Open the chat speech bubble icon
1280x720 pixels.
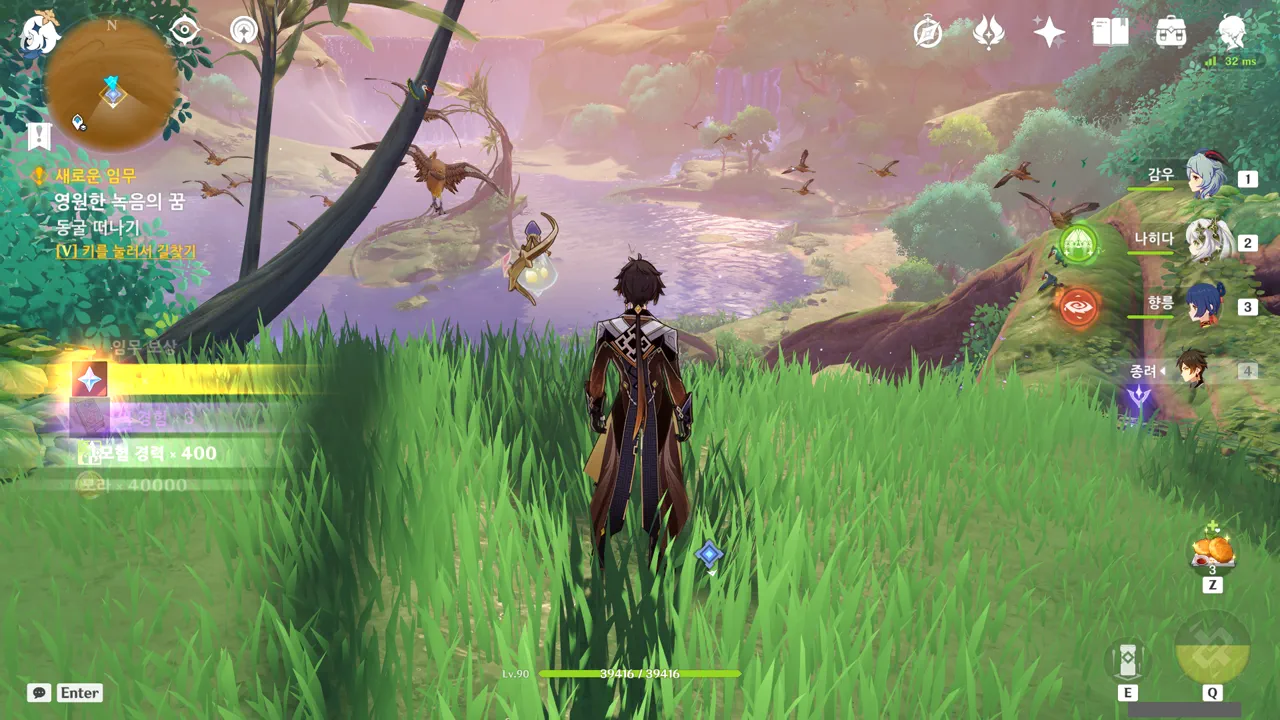click(39, 692)
